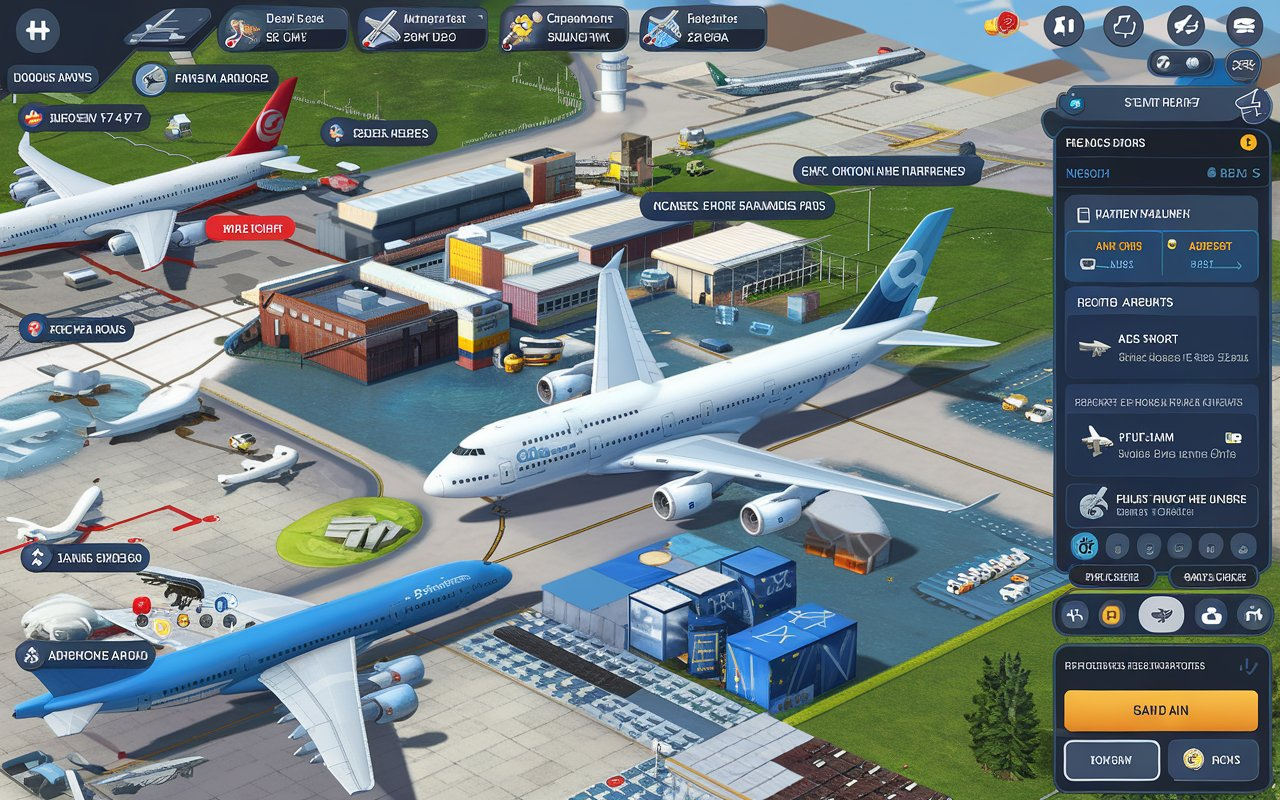
Task: Choose the ADJESOT option
Action: (x=1209, y=254)
